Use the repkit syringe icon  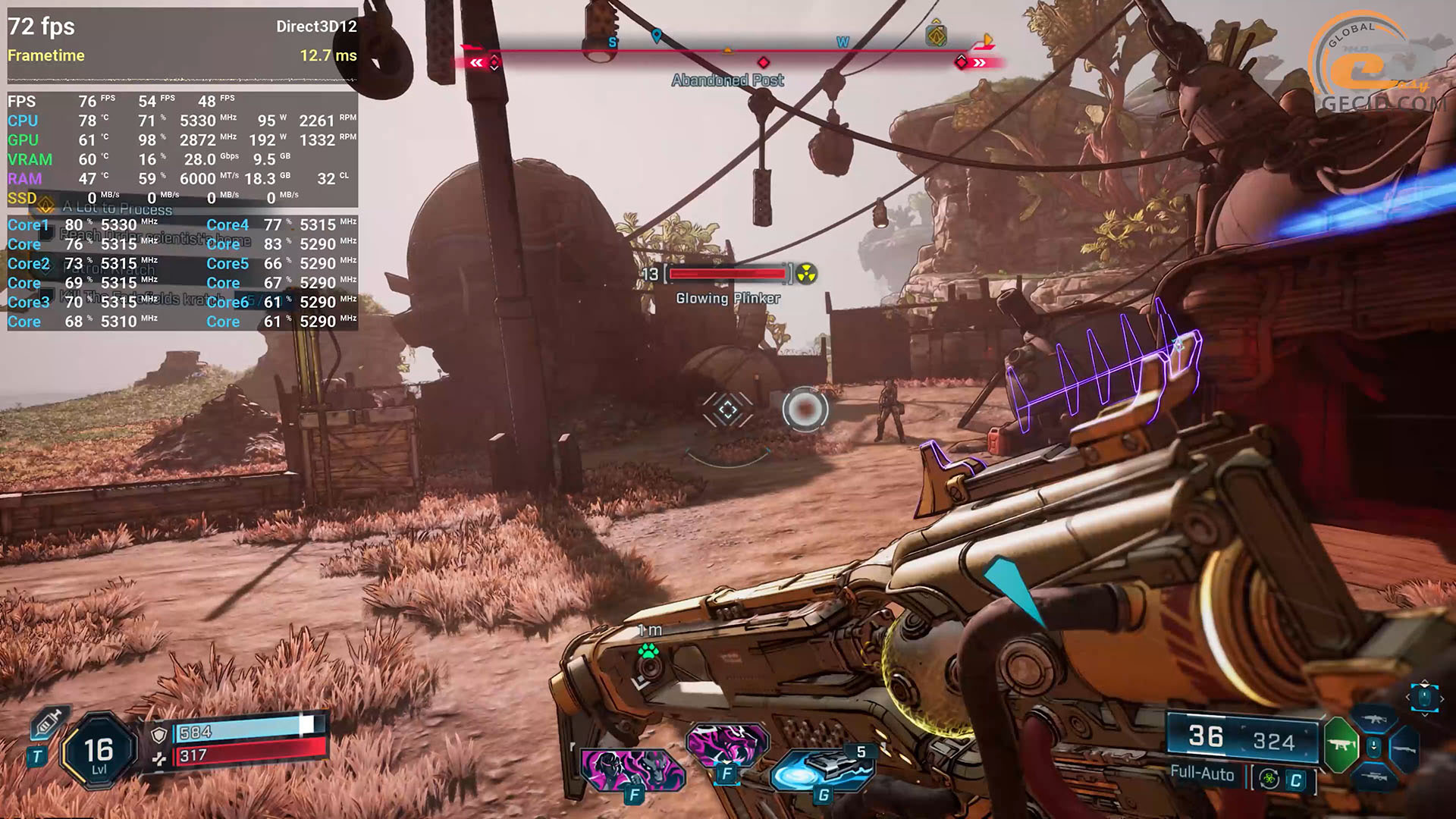(48, 723)
